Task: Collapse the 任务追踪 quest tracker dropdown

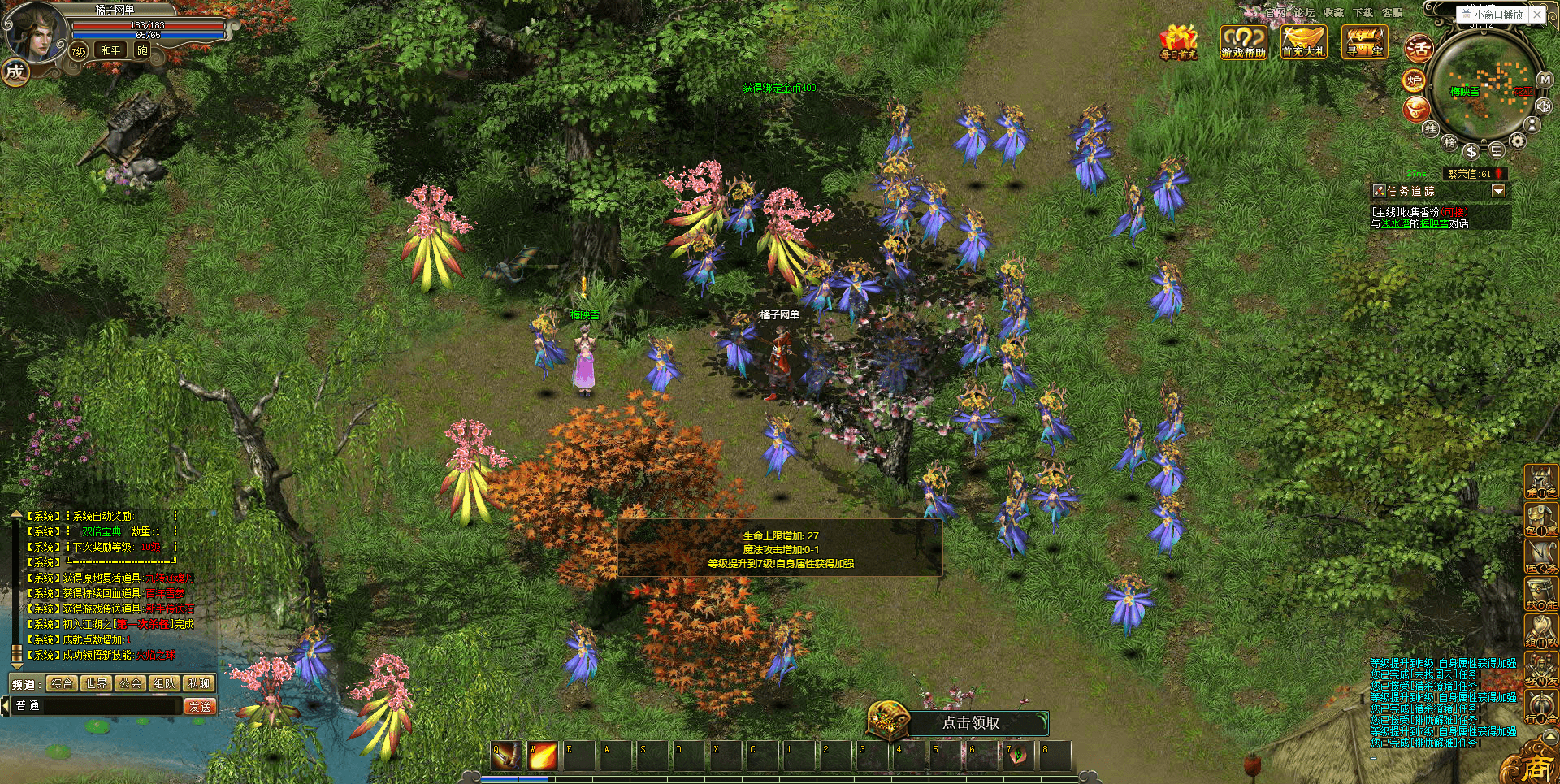Action: point(1498,191)
